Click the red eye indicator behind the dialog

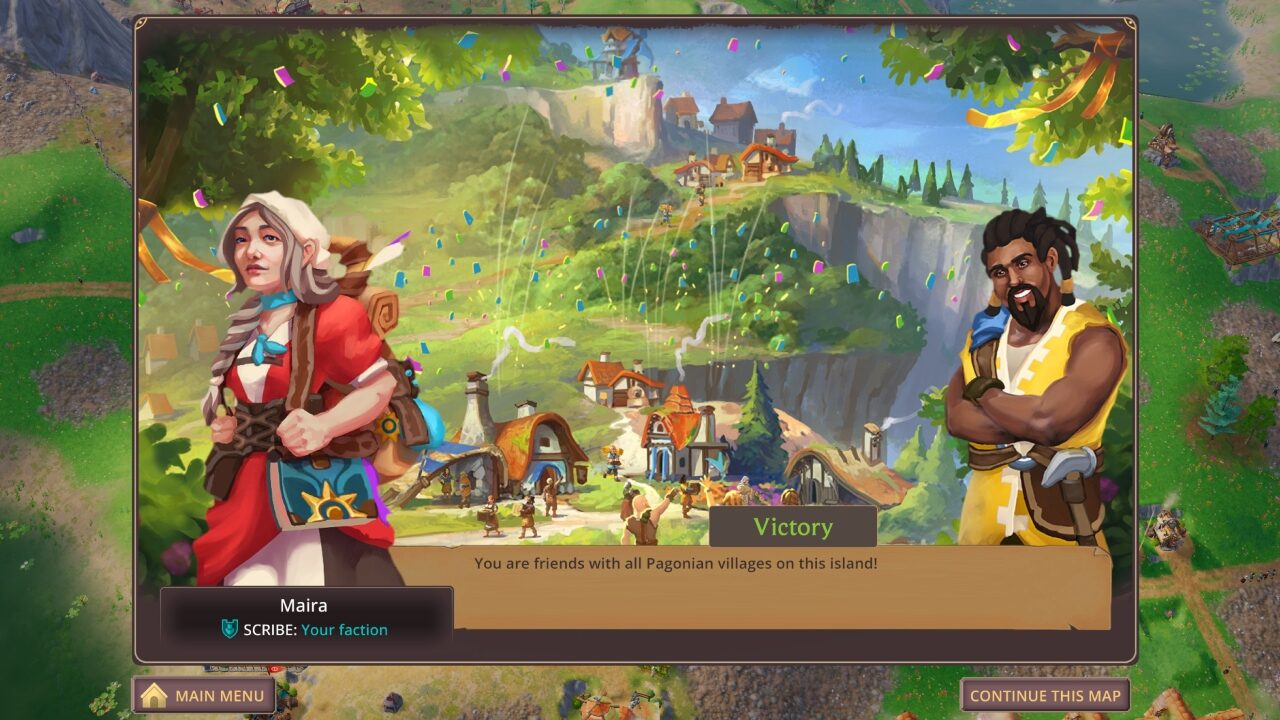(x=276, y=668)
